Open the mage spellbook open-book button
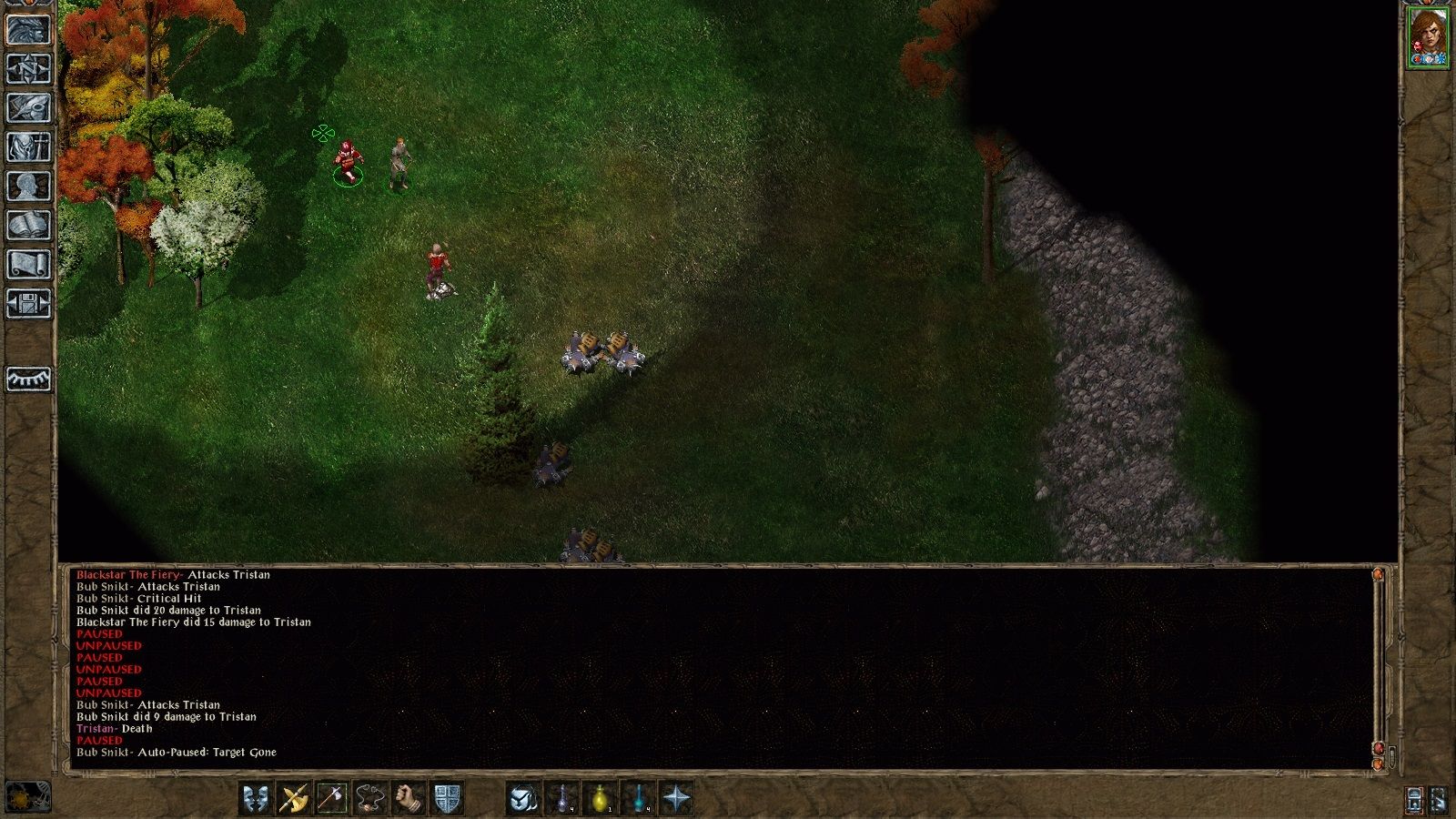Screen dimensions: 1456x819 (28, 226)
